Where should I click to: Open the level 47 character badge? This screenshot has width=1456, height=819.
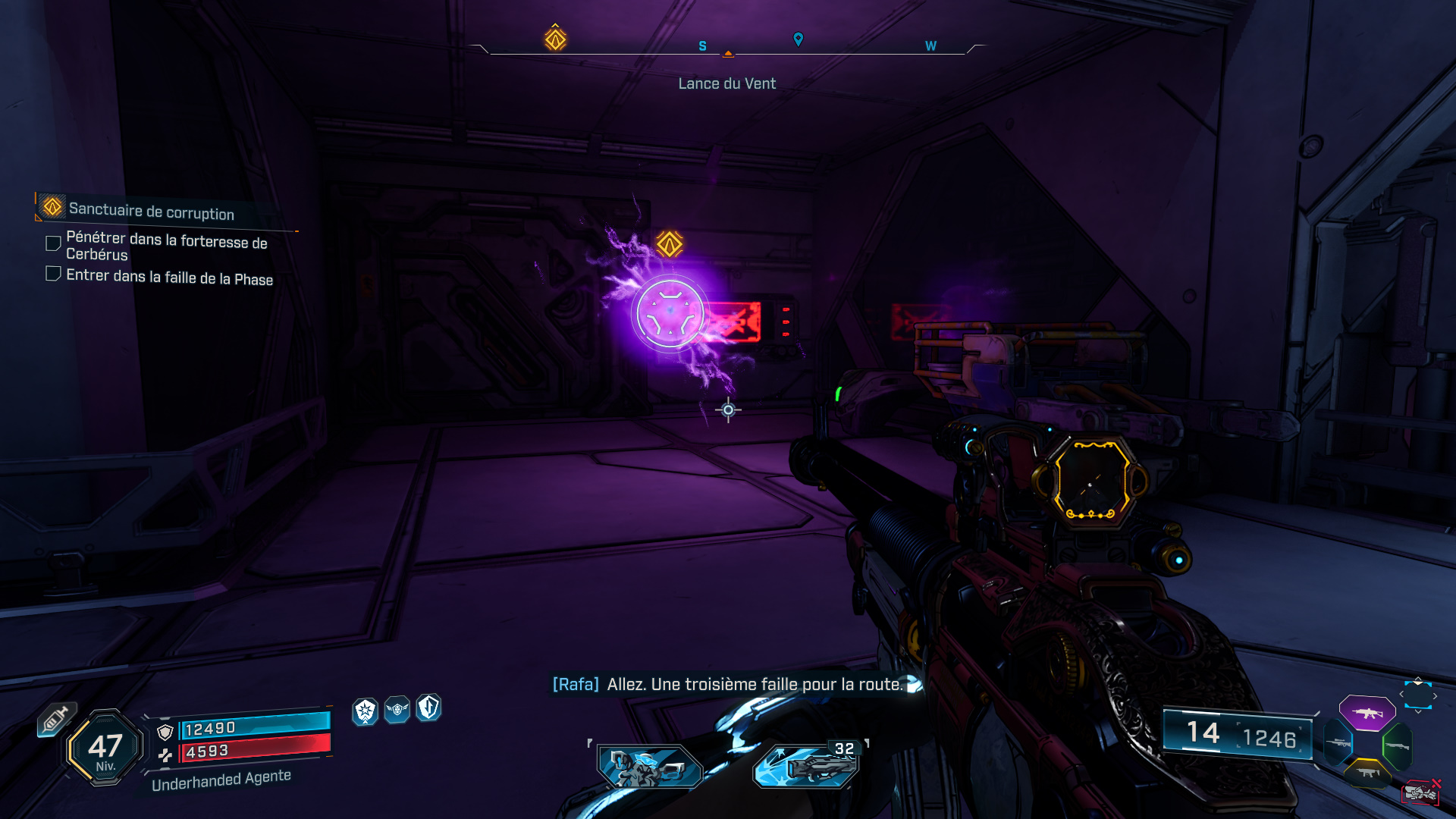coord(105,748)
